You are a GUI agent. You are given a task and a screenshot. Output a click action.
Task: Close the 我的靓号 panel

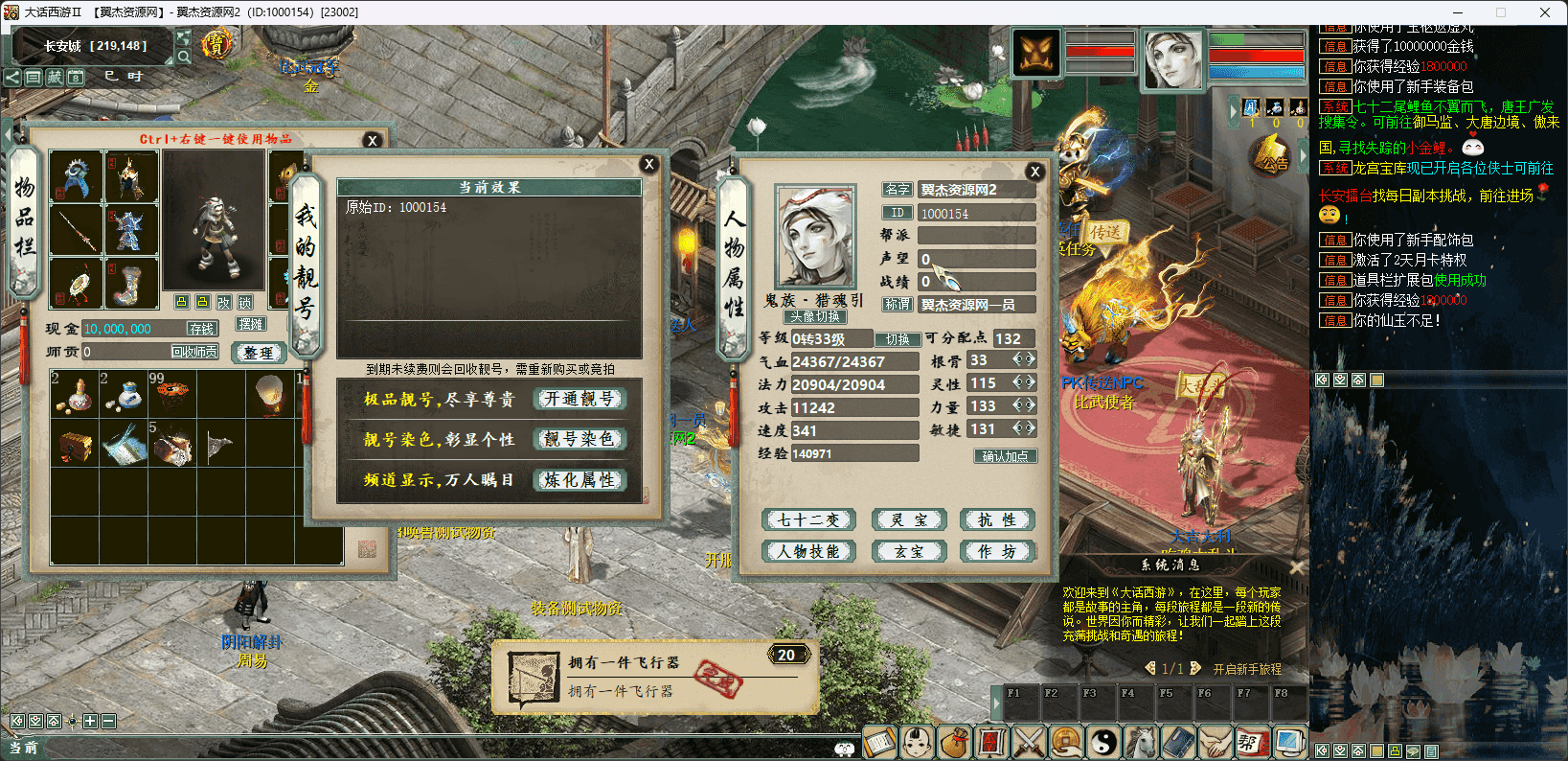(x=648, y=165)
